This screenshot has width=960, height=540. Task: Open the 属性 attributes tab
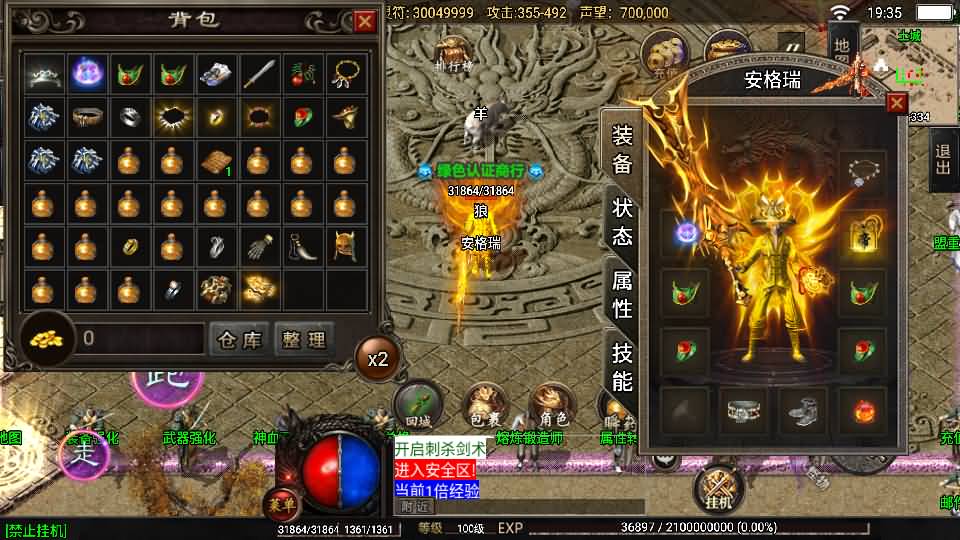pos(622,294)
